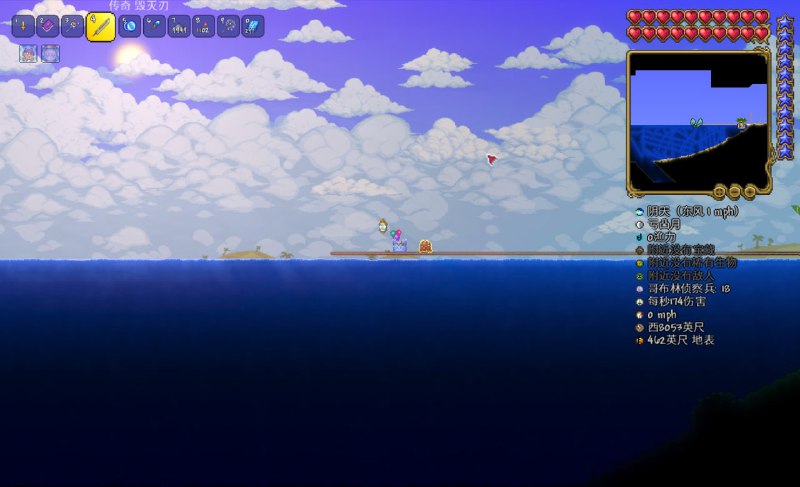The width and height of the screenshot is (800, 487).
Task: Click the minimap display
Action: pos(697,120)
